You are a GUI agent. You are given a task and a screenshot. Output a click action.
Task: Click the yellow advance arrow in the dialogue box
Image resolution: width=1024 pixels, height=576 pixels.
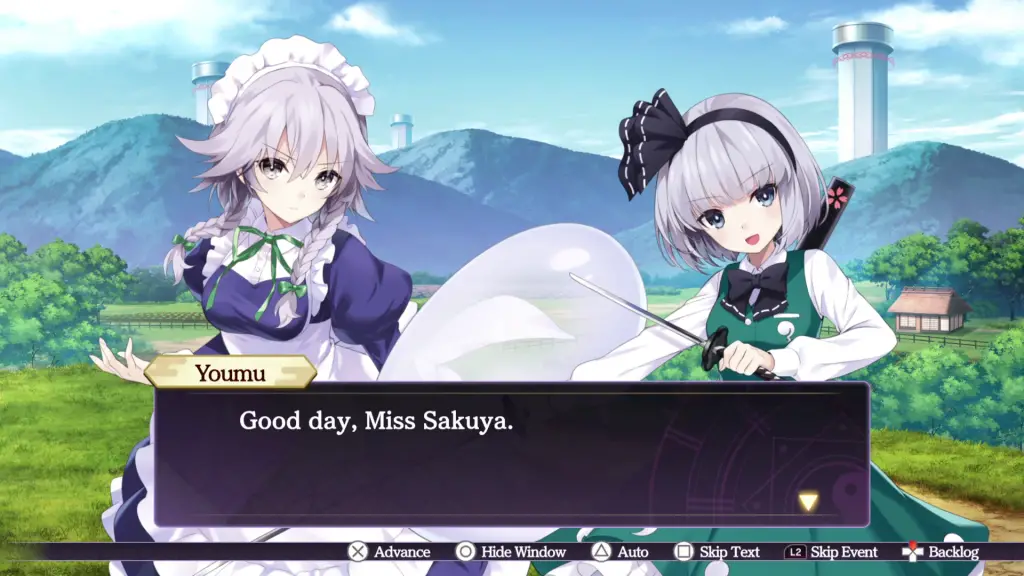(x=808, y=501)
